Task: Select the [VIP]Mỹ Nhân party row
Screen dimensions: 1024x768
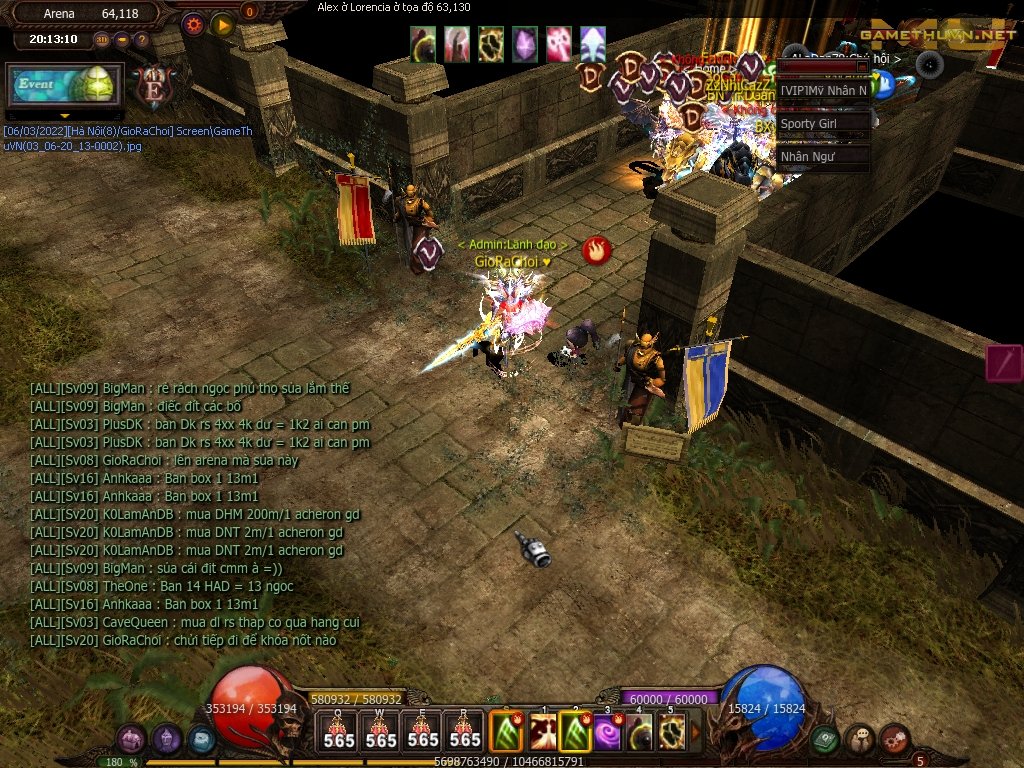Action: [822, 91]
